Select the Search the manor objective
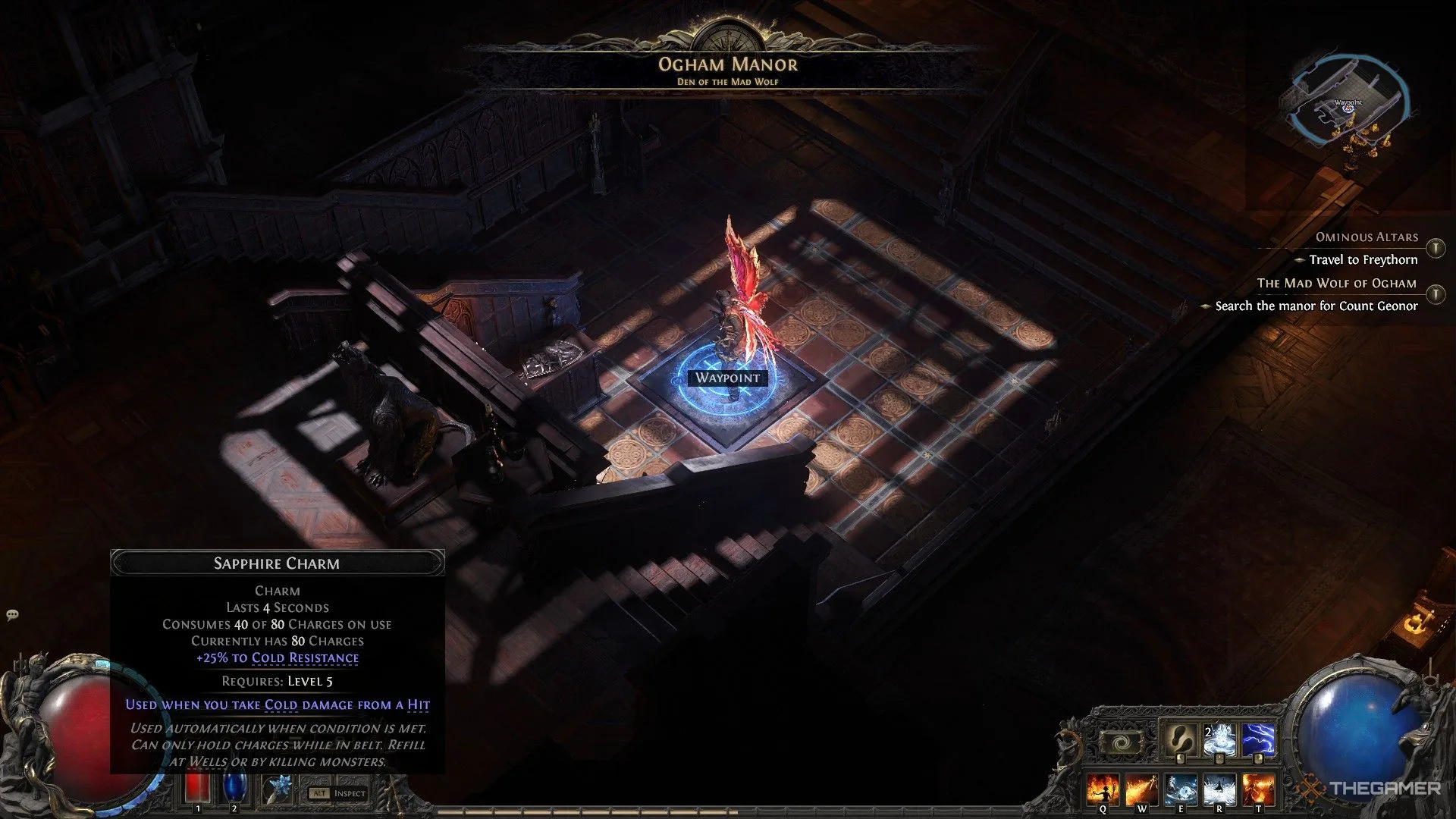1456x819 pixels. 1316,306
